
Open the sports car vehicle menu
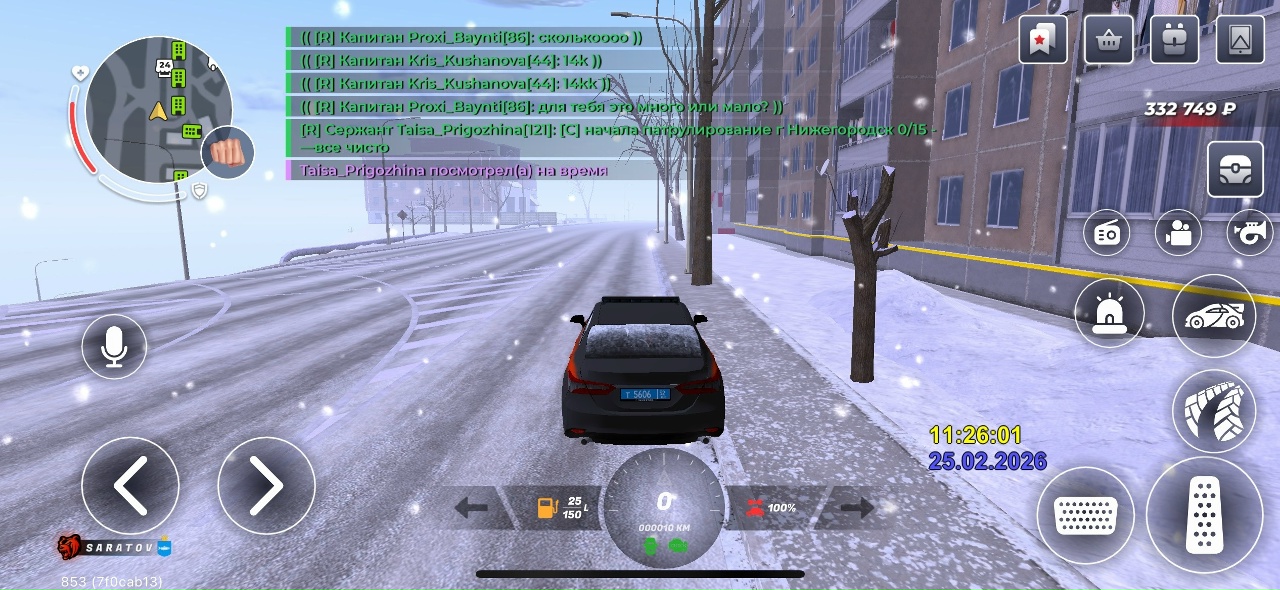coord(1213,316)
